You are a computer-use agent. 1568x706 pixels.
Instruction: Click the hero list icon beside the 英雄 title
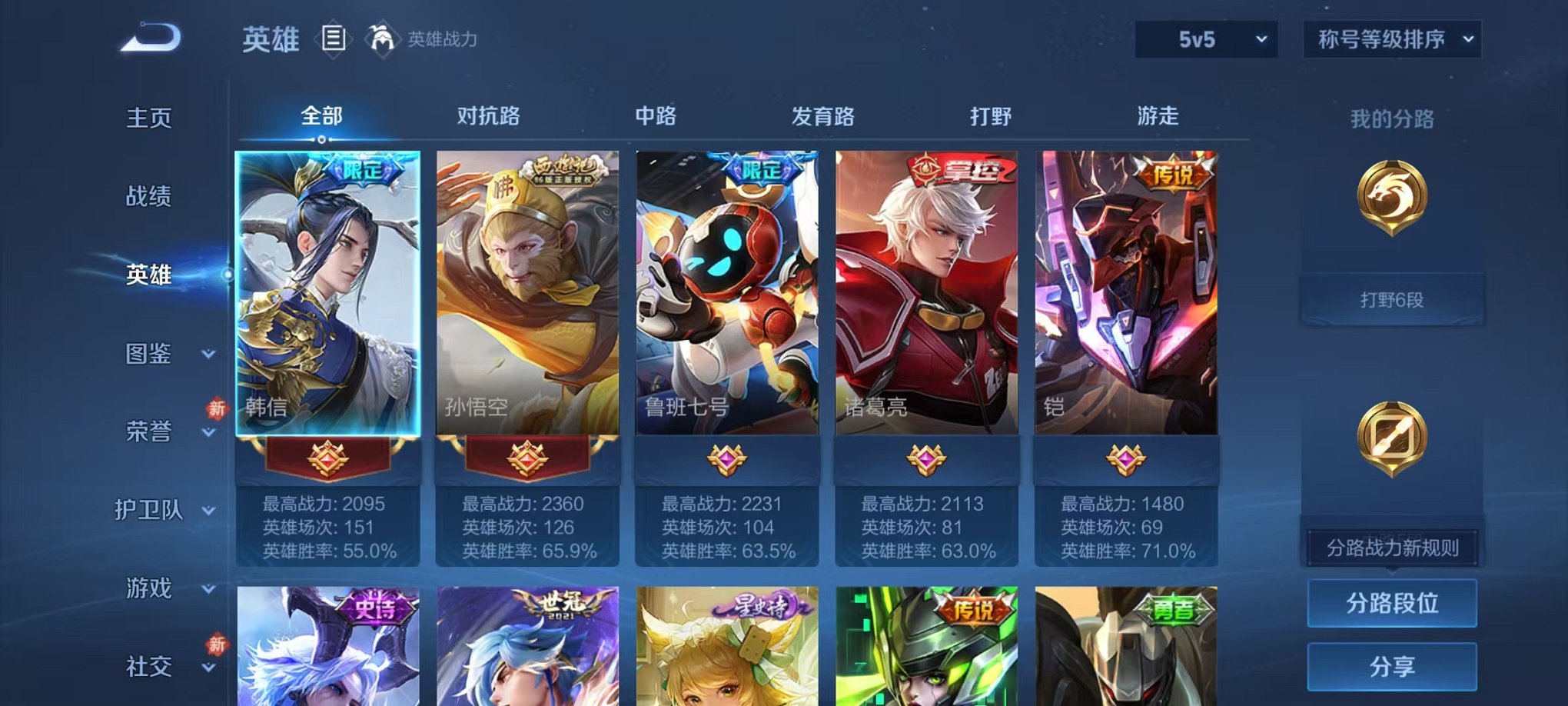[334, 38]
